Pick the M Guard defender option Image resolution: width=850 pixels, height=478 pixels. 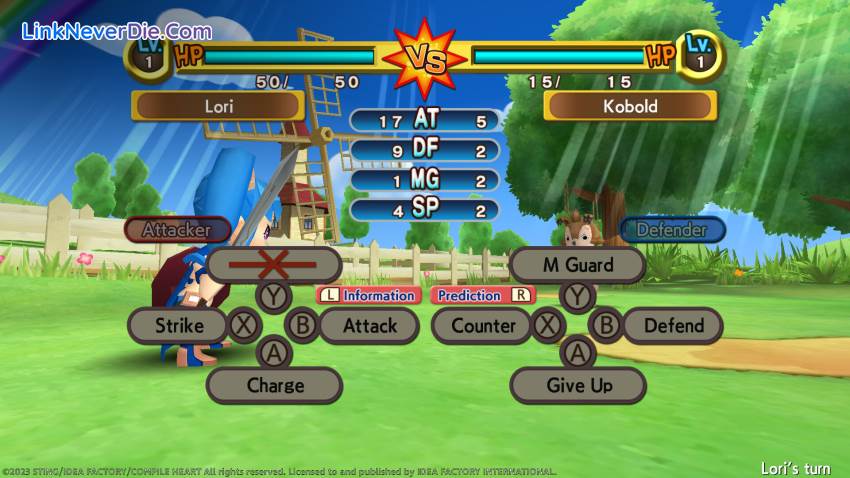(x=577, y=265)
